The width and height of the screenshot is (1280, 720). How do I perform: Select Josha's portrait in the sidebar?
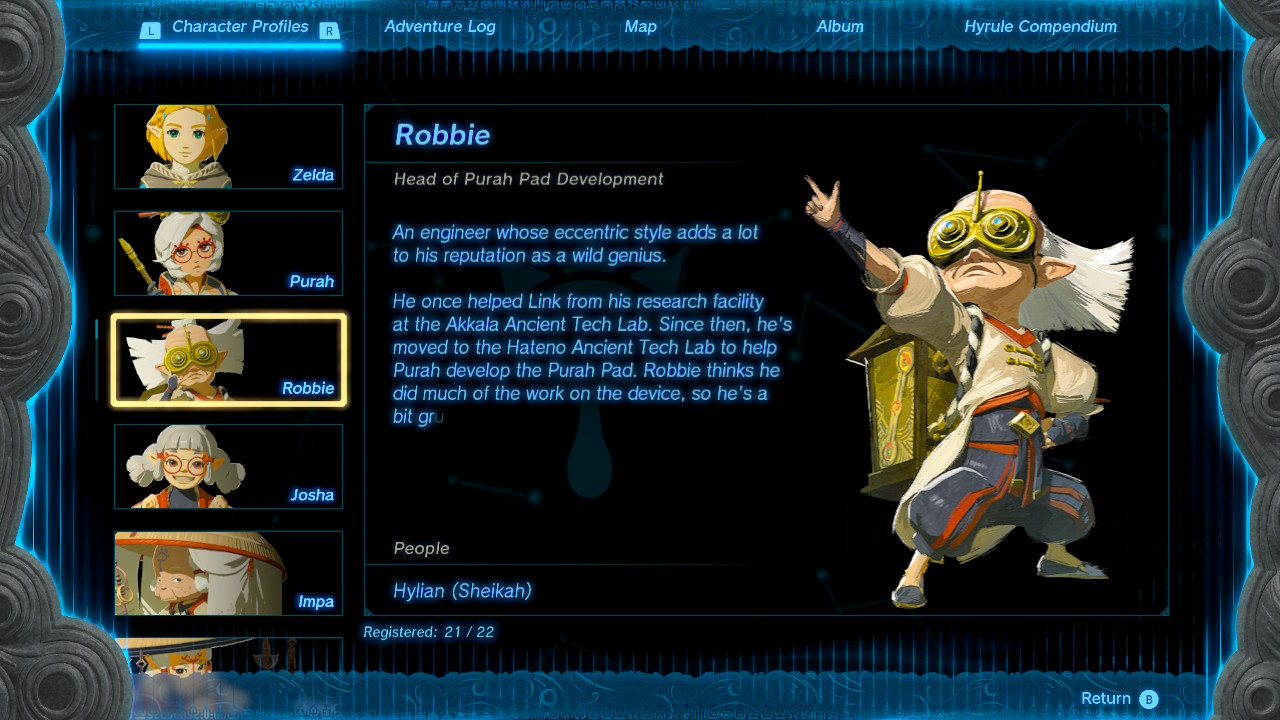pyautogui.click(x=228, y=467)
